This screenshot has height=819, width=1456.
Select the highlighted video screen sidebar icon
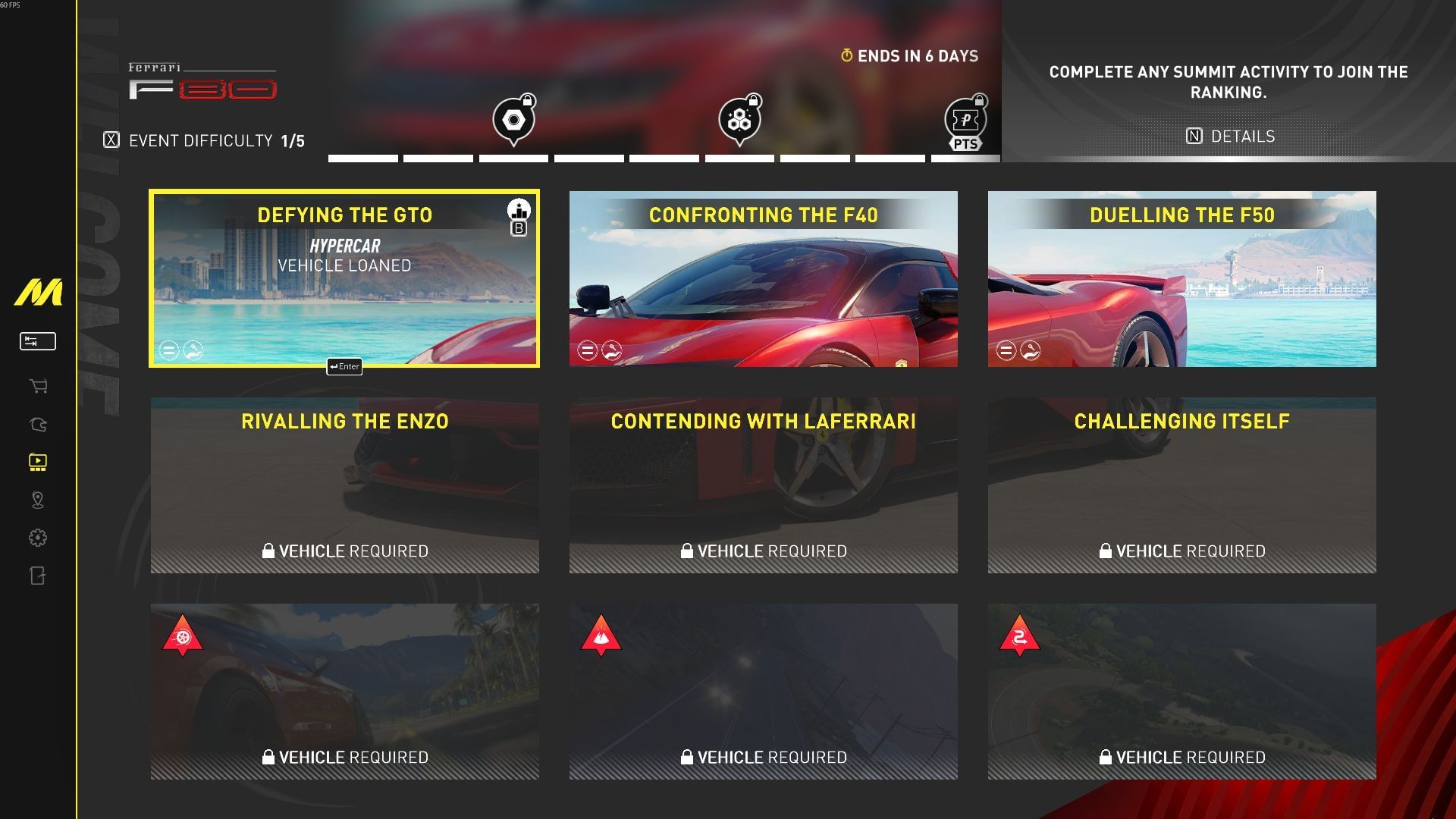(38, 462)
